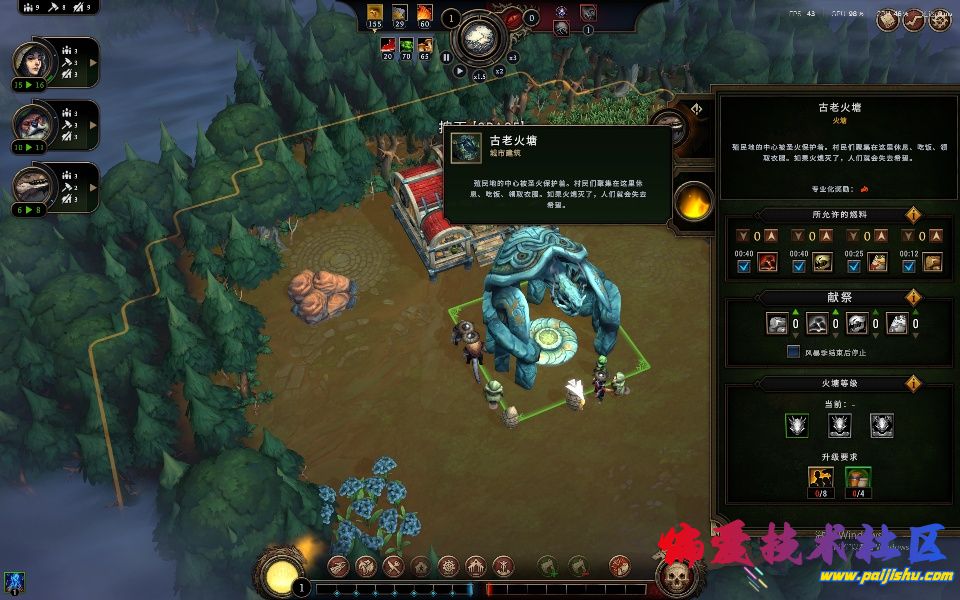Open the house-shaped build category
960x600 pixels.
tap(420, 566)
